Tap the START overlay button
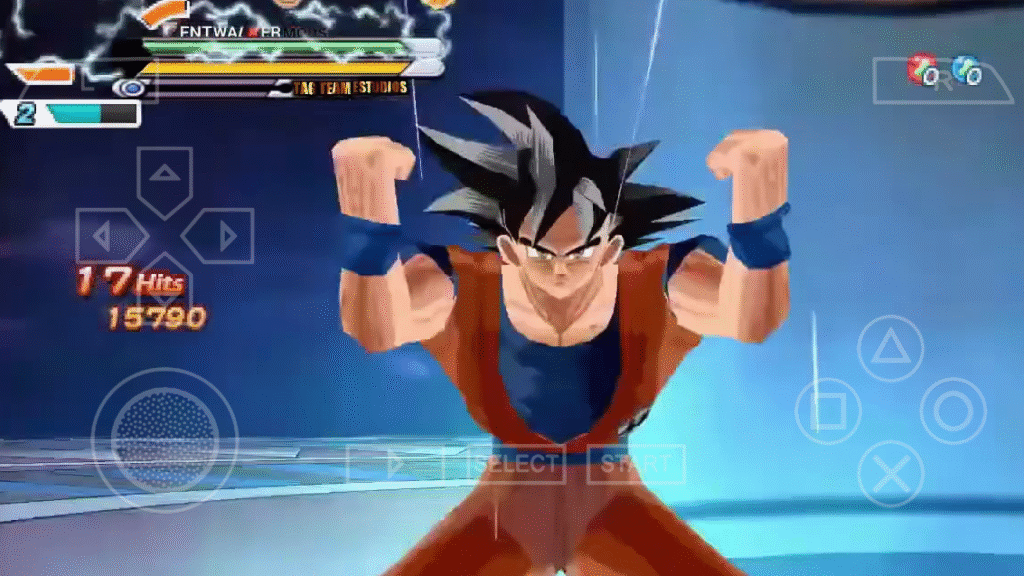The width and height of the screenshot is (1024, 576). (636, 464)
